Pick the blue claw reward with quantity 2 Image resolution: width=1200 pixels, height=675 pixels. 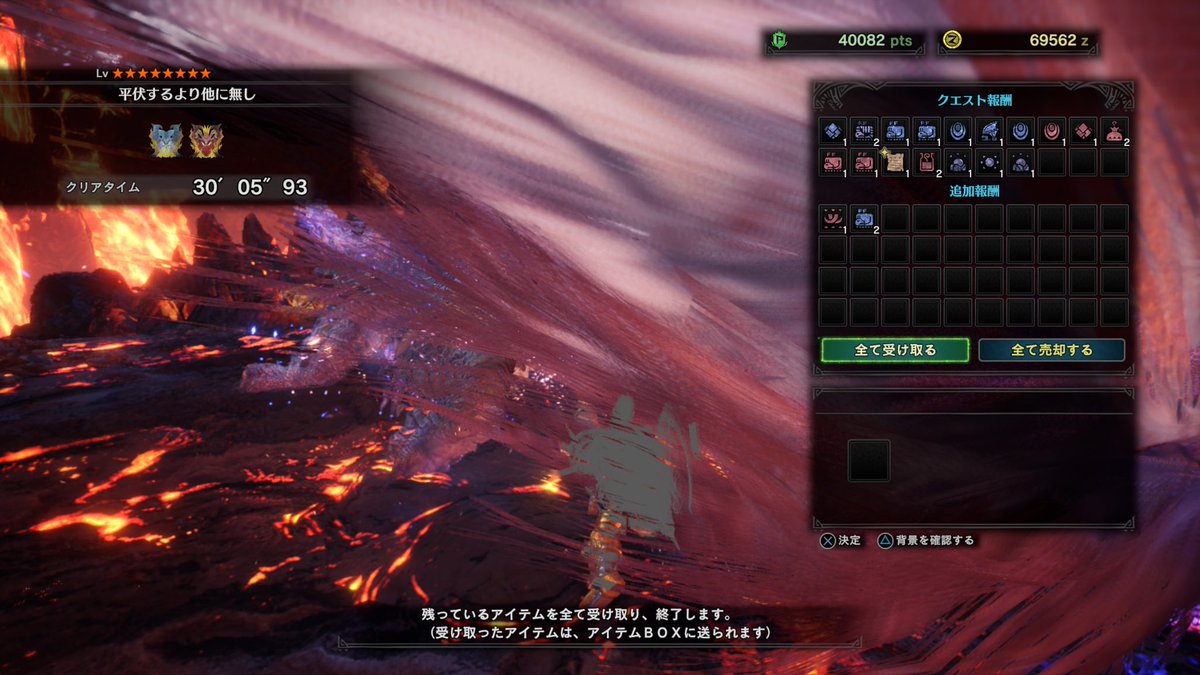pyautogui.click(x=864, y=131)
